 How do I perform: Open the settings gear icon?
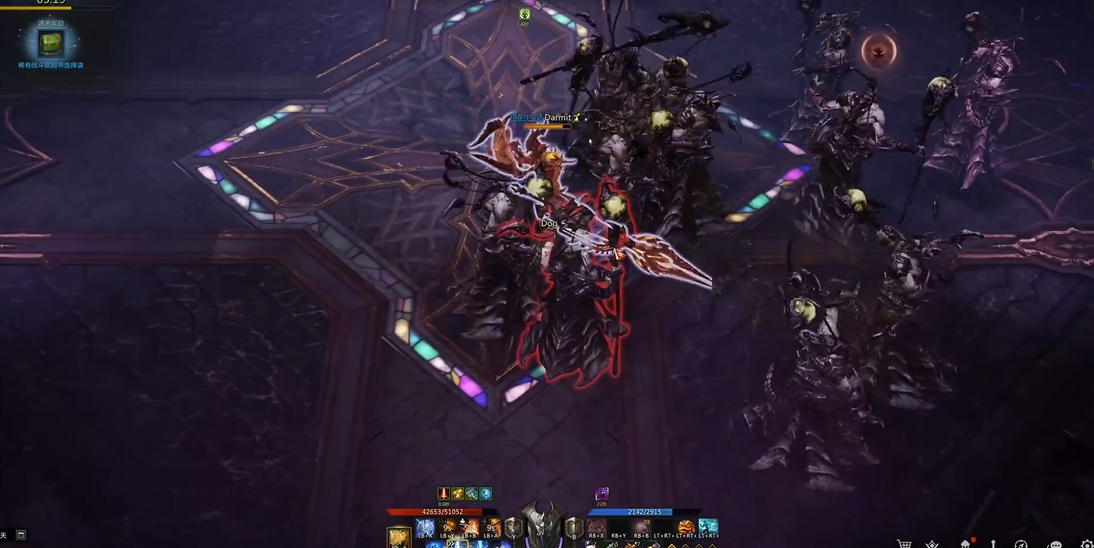click(1087, 544)
